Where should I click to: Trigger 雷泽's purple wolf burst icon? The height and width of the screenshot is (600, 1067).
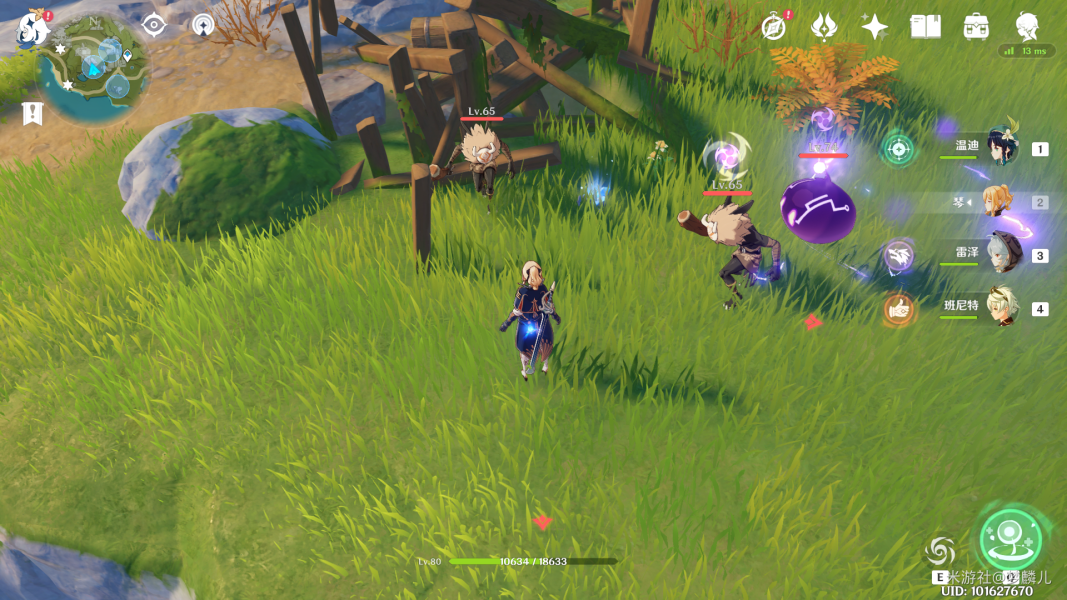[898, 256]
